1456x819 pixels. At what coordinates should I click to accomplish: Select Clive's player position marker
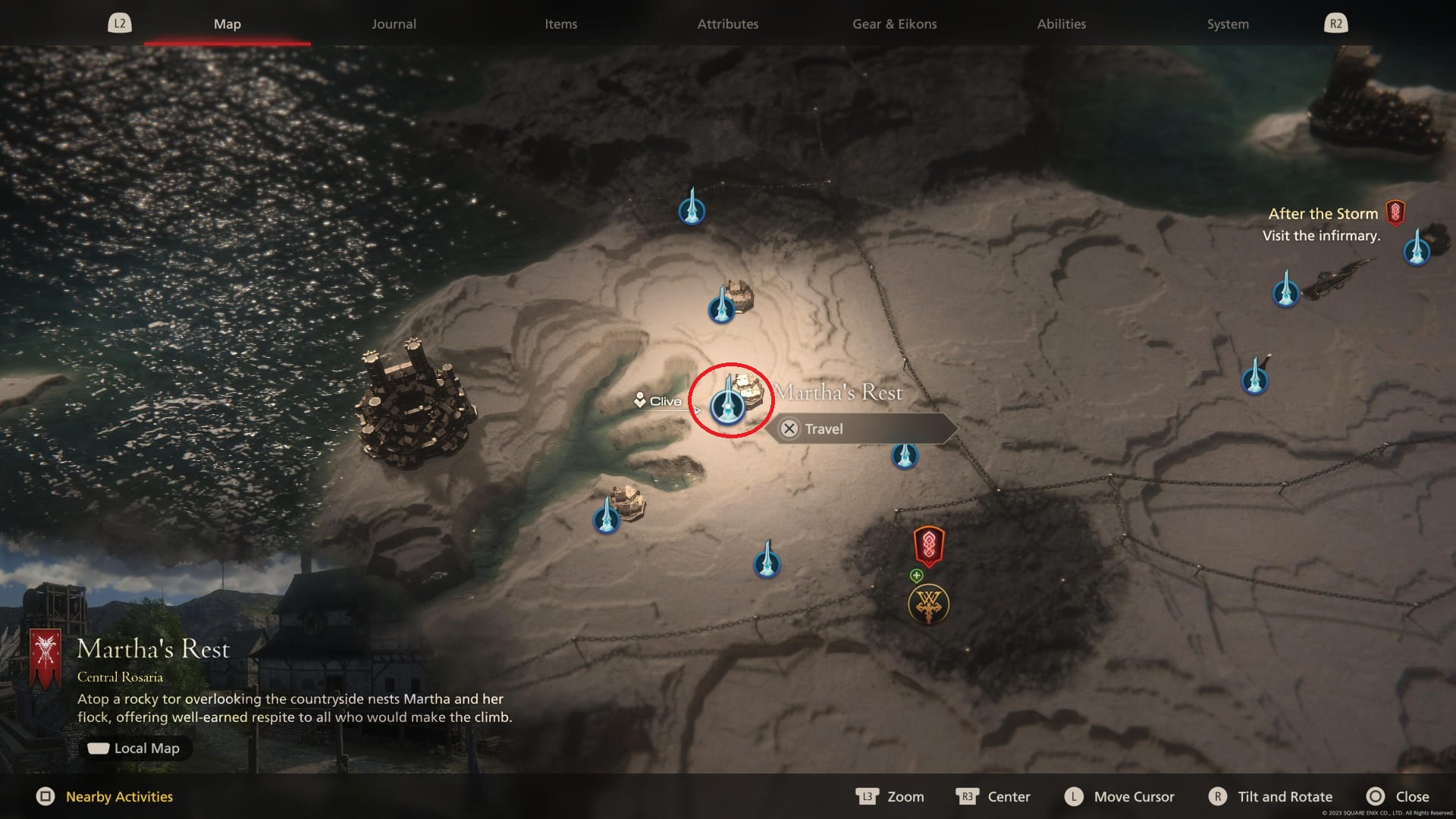pos(641,400)
